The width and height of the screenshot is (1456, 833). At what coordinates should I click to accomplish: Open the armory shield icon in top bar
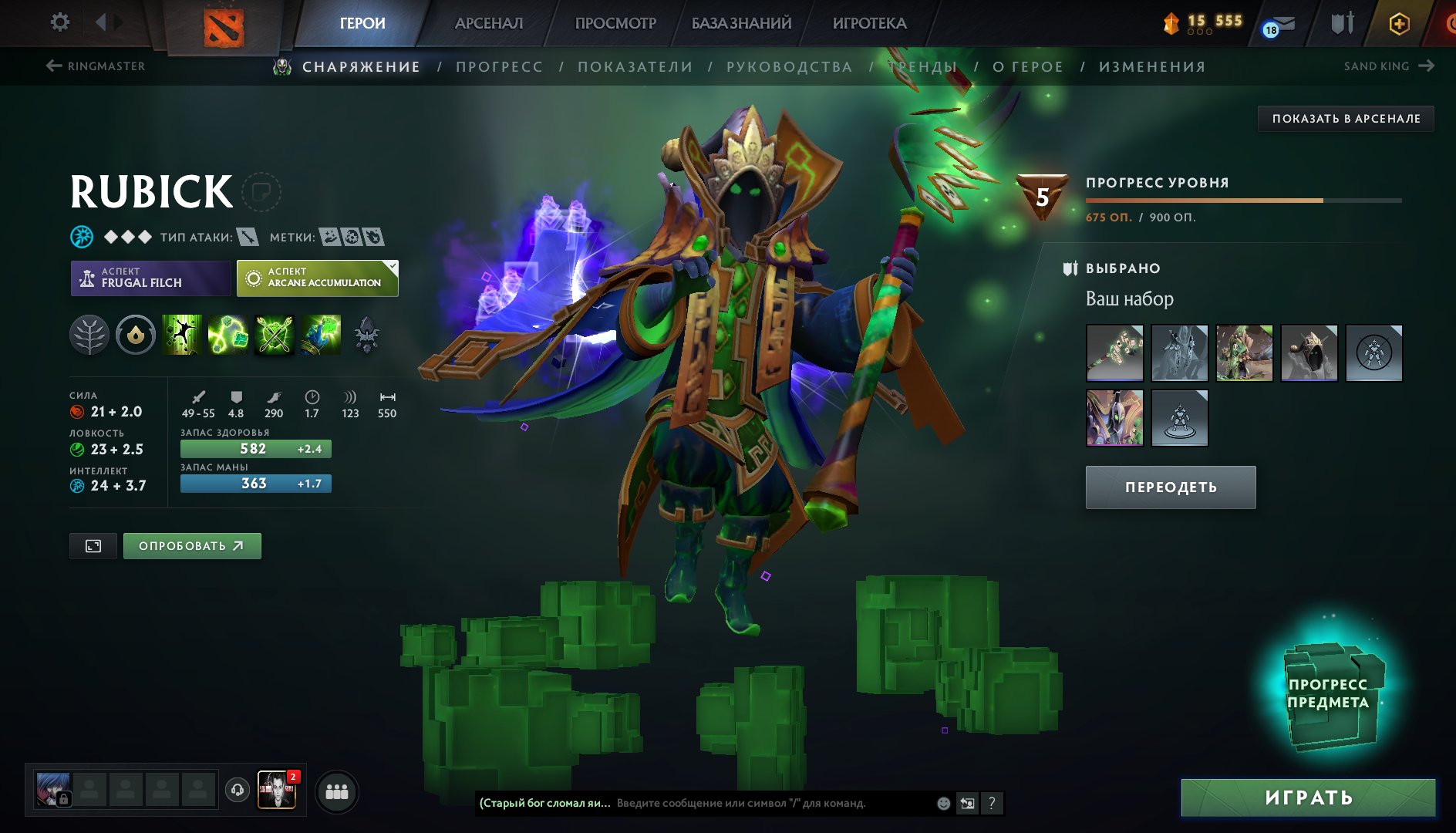pyautogui.click(x=1342, y=22)
